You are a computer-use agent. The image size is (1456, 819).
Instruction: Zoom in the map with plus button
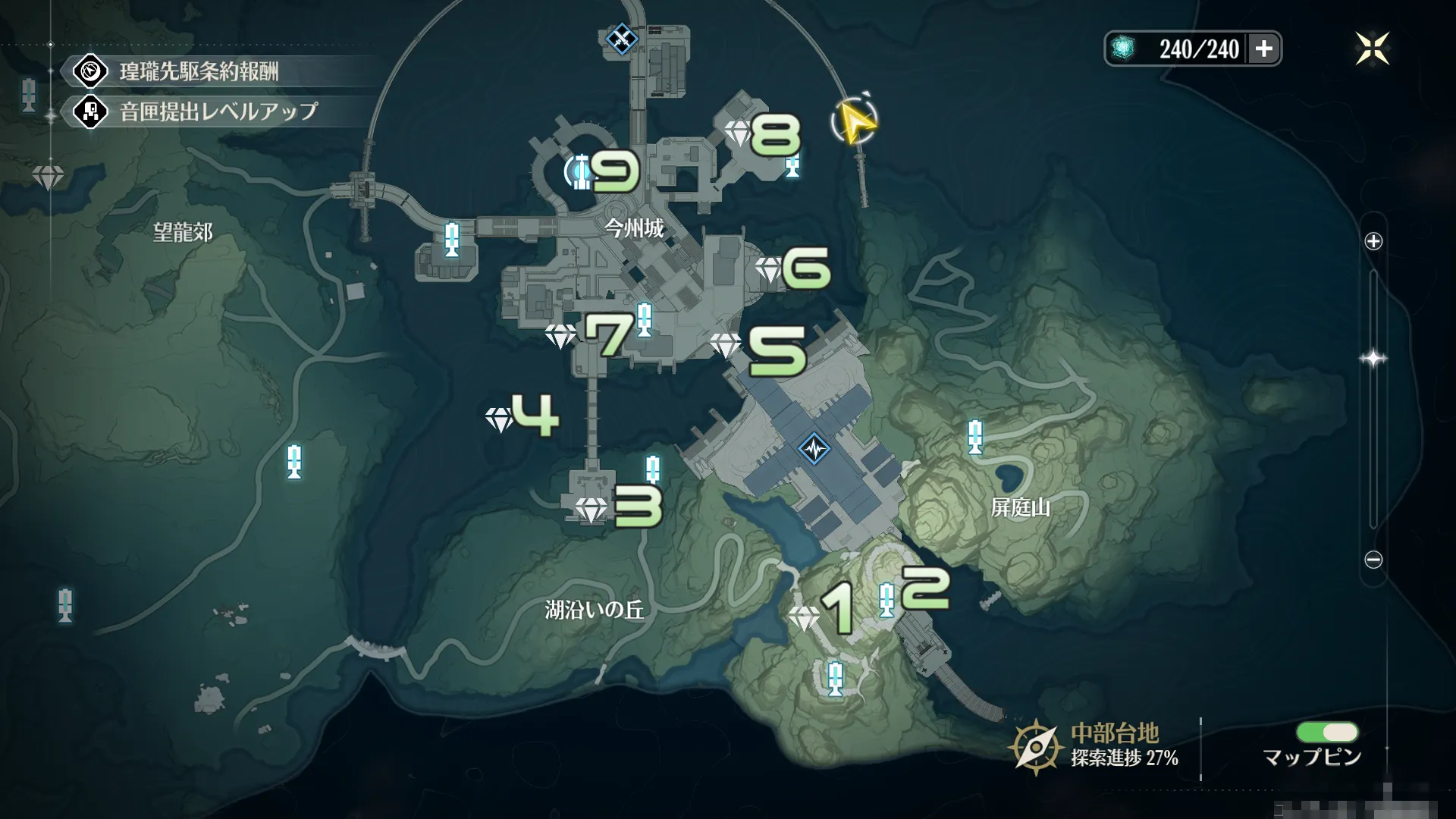pos(1373,242)
